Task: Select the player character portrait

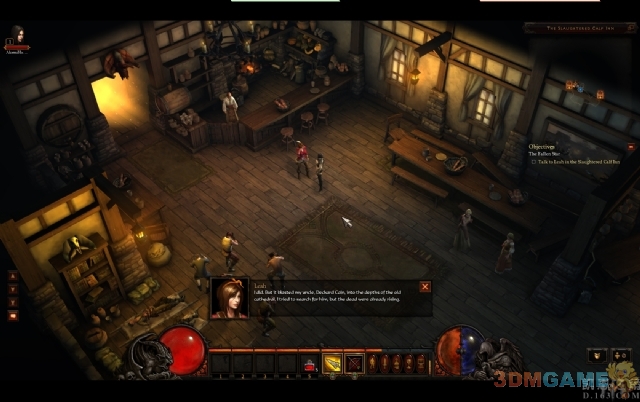Action: (16, 37)
